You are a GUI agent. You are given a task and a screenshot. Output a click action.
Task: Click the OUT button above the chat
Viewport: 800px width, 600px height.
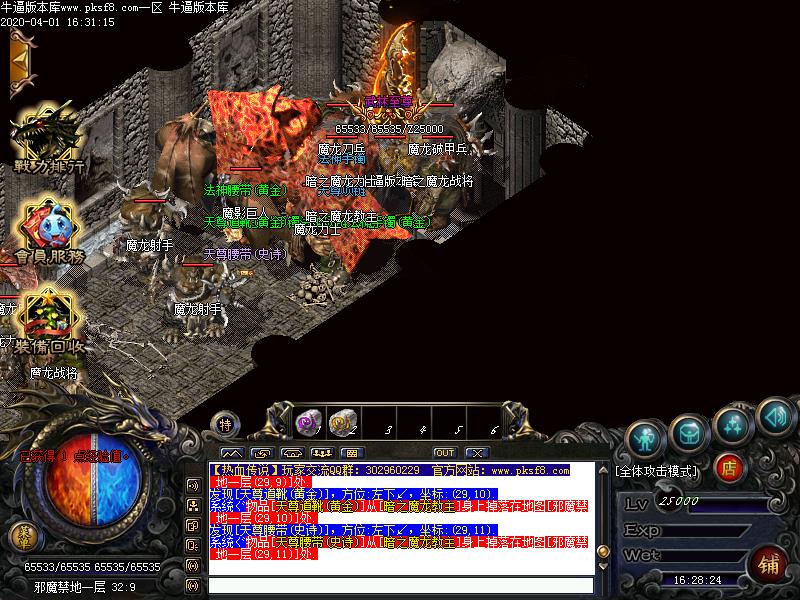(x=445, y=453)
